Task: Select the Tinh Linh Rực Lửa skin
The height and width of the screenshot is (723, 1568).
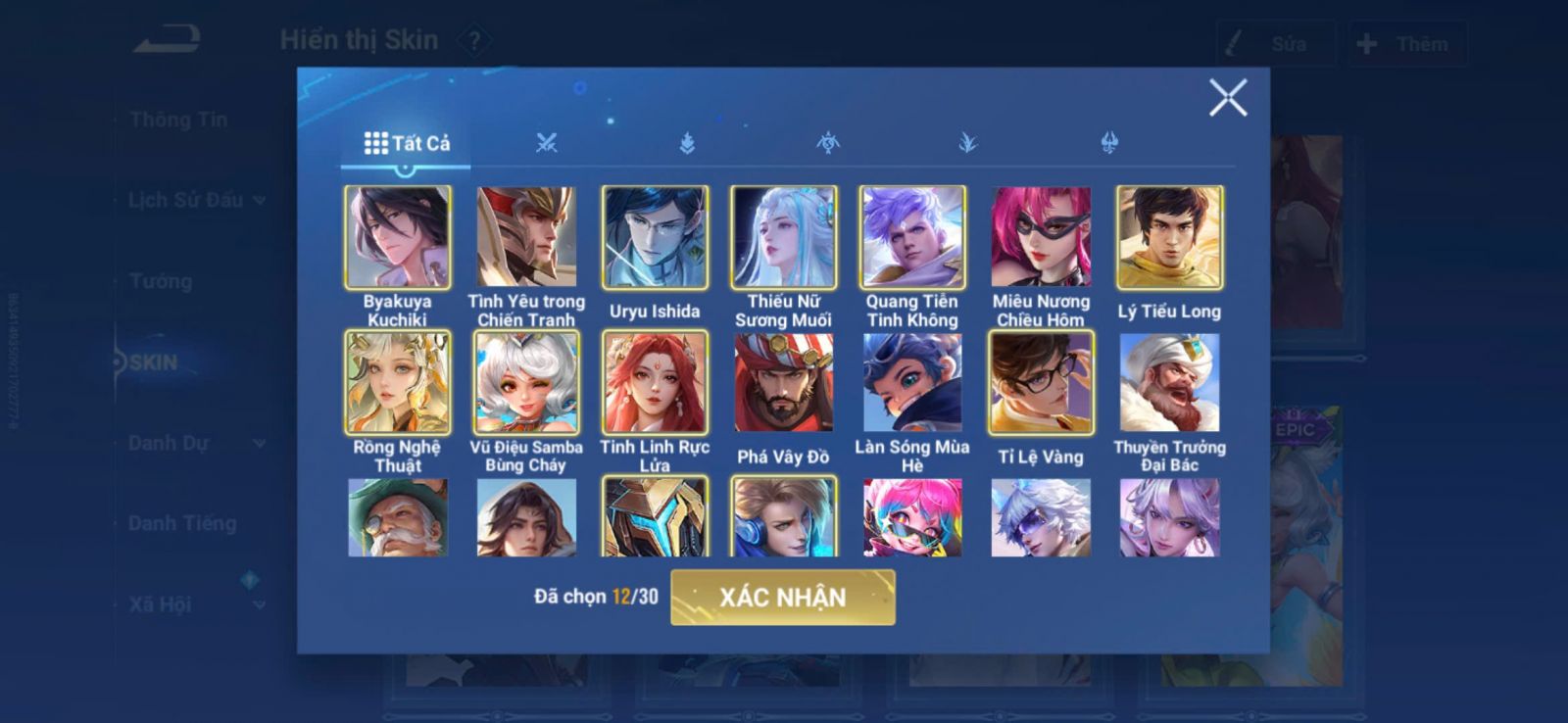Action: coord(655,382)
